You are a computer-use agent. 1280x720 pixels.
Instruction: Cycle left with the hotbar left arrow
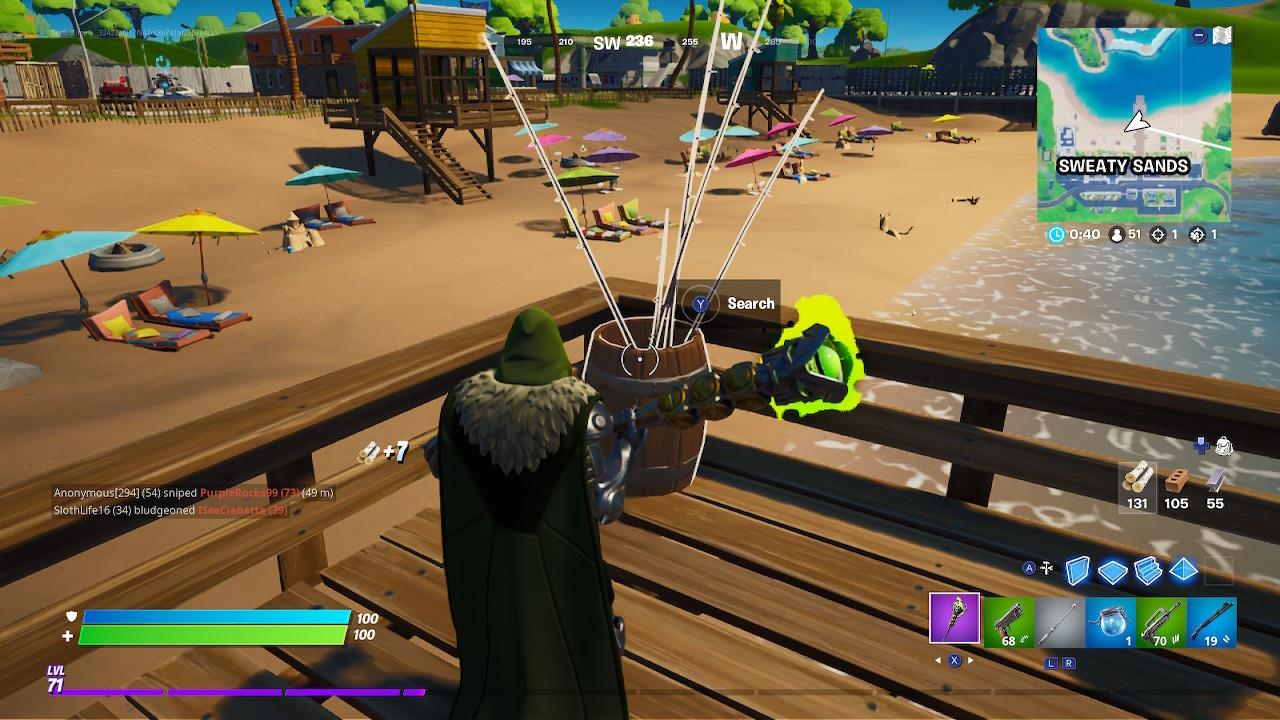pos(937,661)
